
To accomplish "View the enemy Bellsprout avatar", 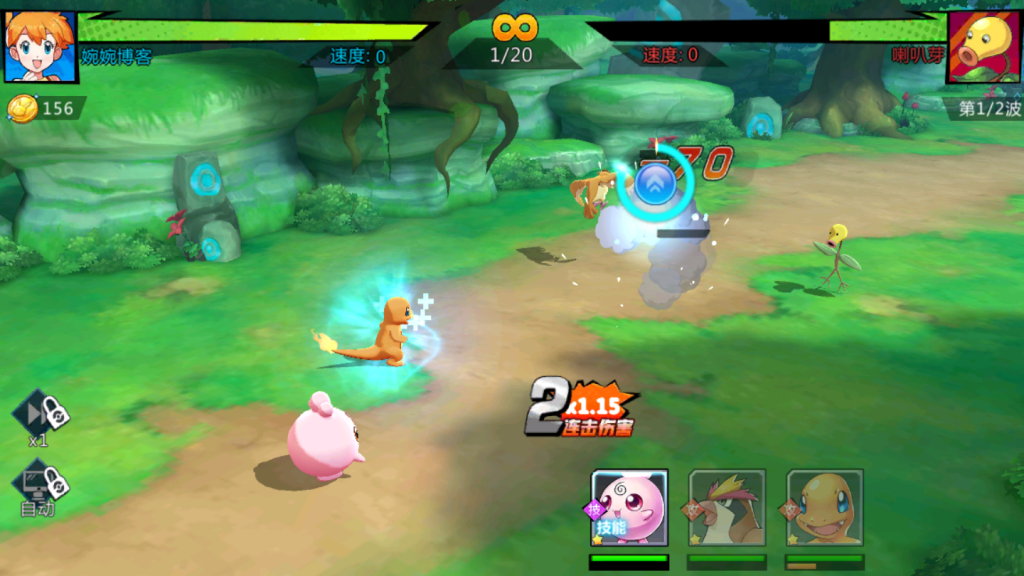I will [x=984, y=46].
